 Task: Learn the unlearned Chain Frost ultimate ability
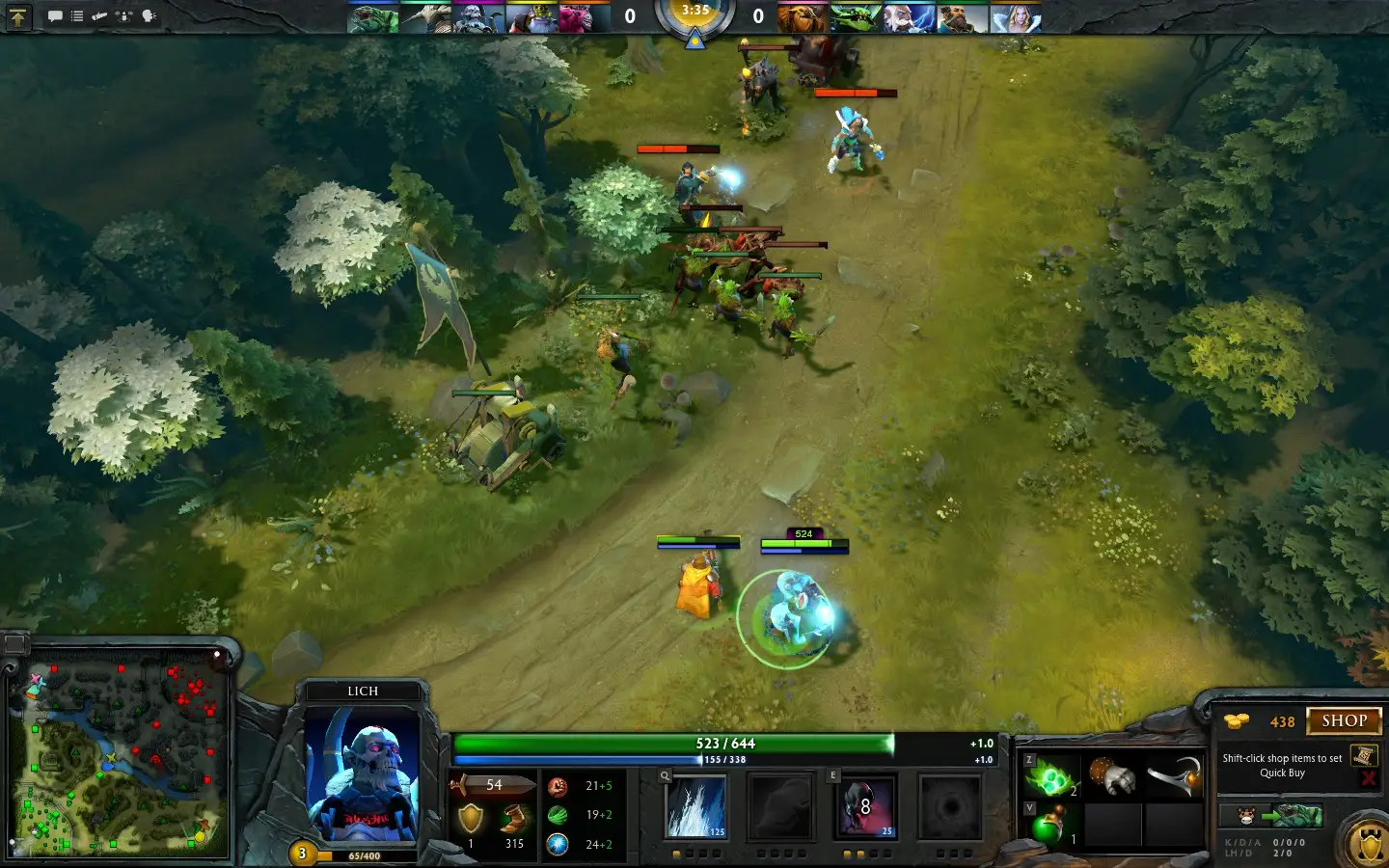pos(950,807)
